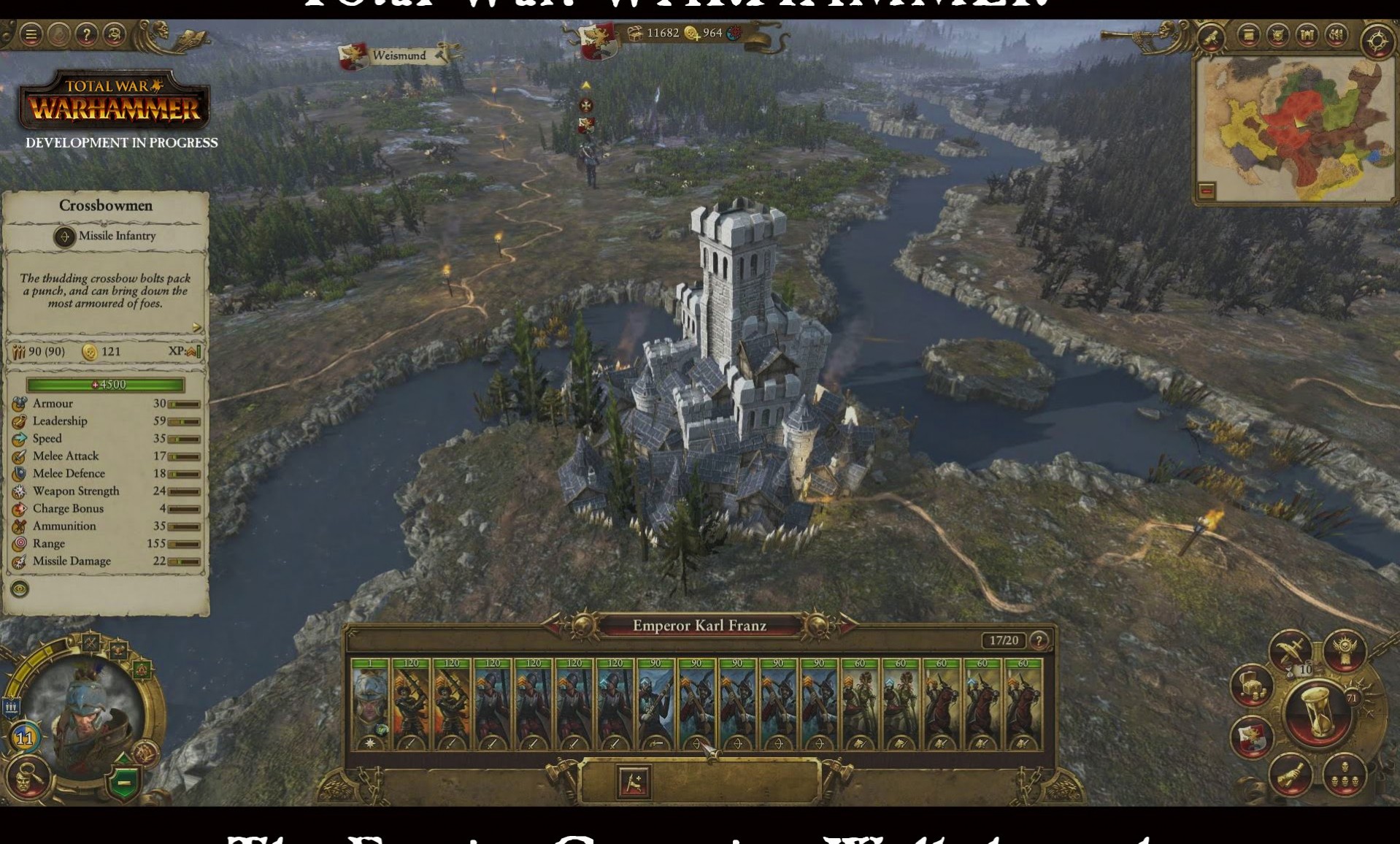
Task: Open the main menu hamburger button
Action: (x=31, y=34)
